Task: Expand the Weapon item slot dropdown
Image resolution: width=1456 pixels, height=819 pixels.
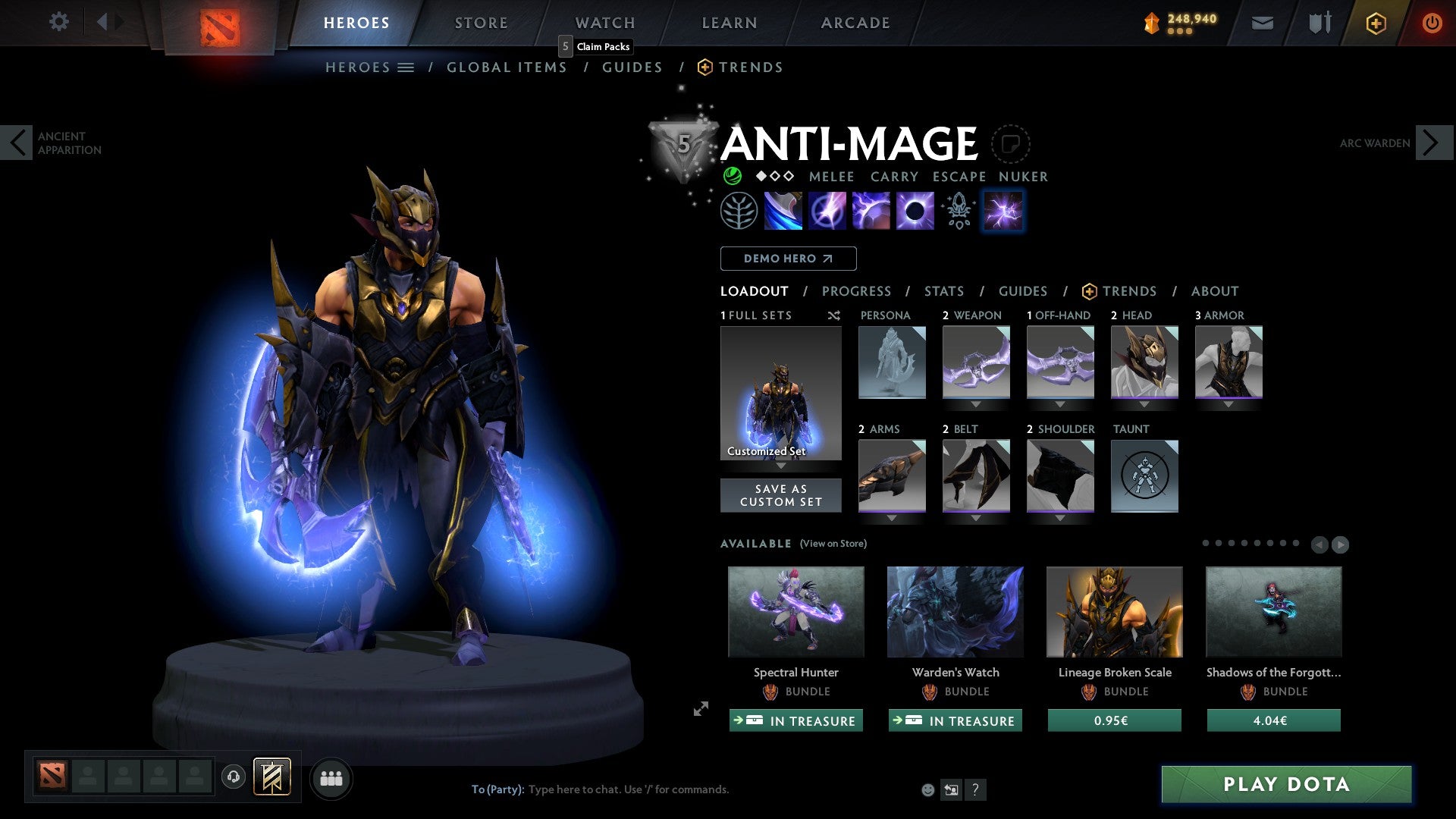Action: pos(976,404)
